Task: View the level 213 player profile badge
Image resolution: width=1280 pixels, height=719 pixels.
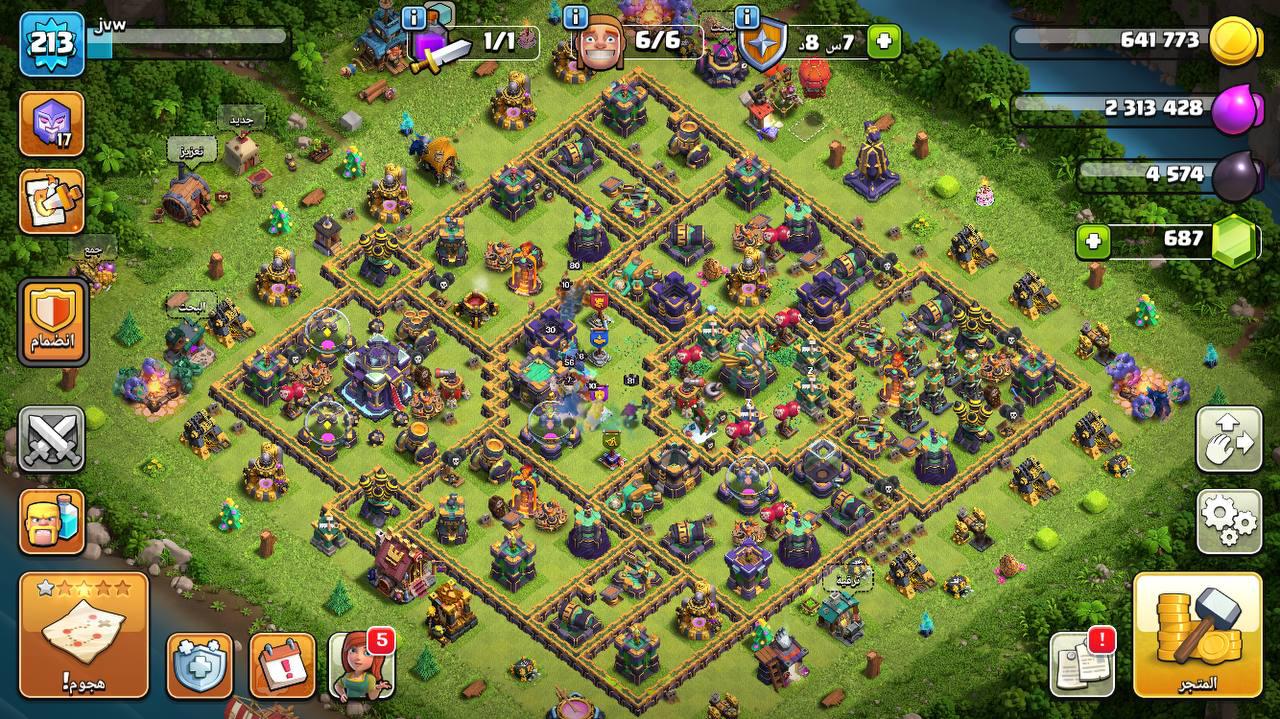Action: tap(51, 44)
